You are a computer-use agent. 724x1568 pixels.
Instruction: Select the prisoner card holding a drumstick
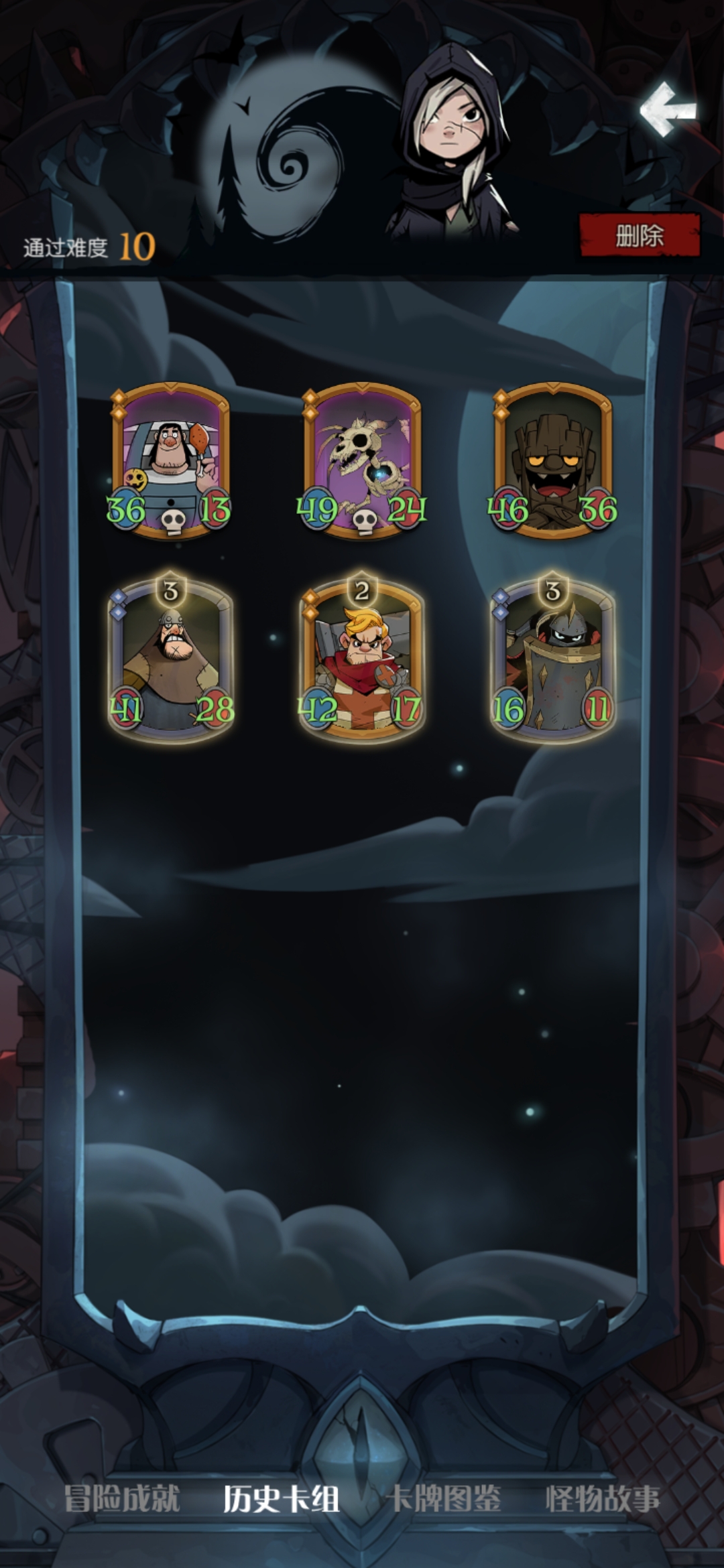171,460
